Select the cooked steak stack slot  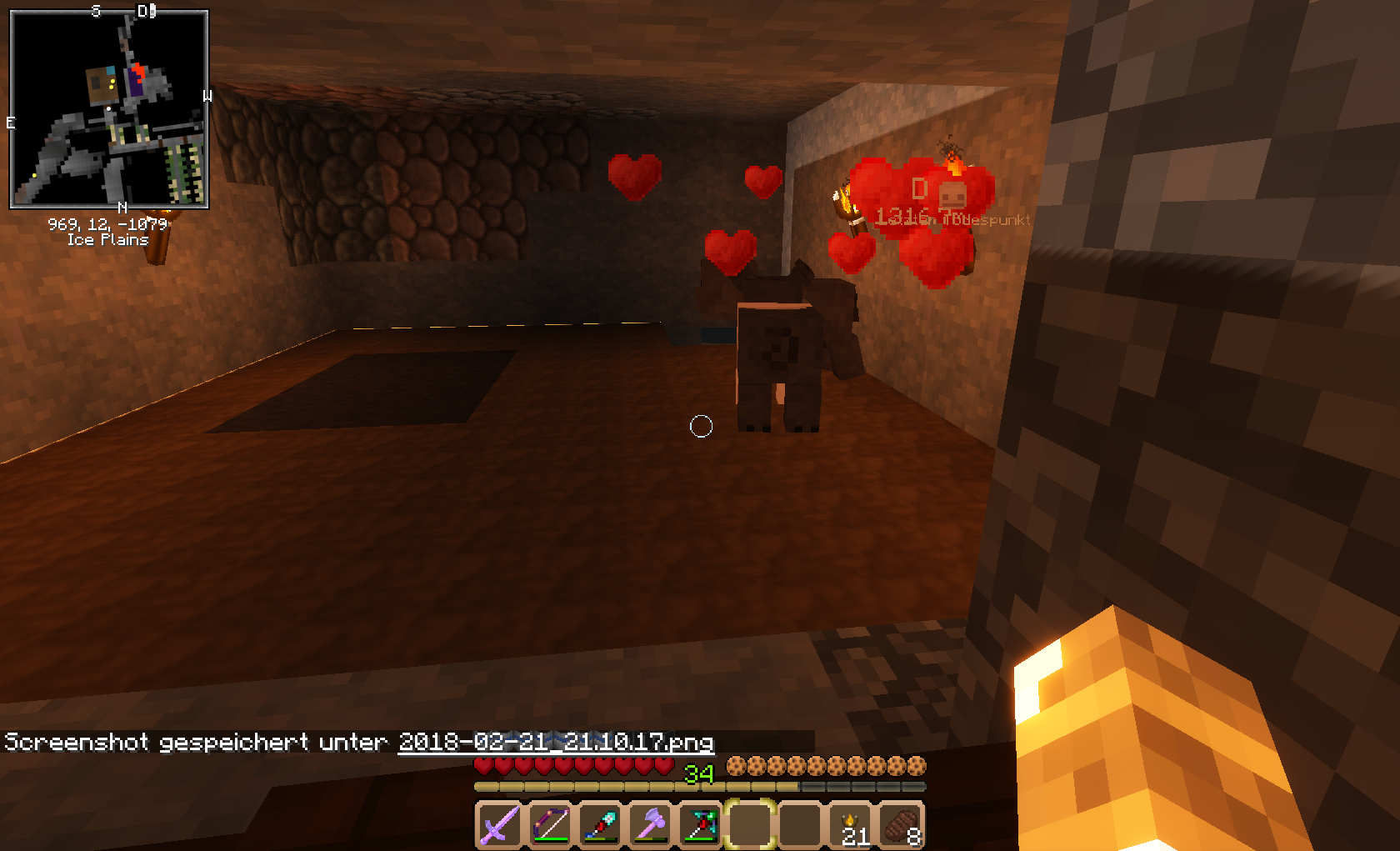901,825
